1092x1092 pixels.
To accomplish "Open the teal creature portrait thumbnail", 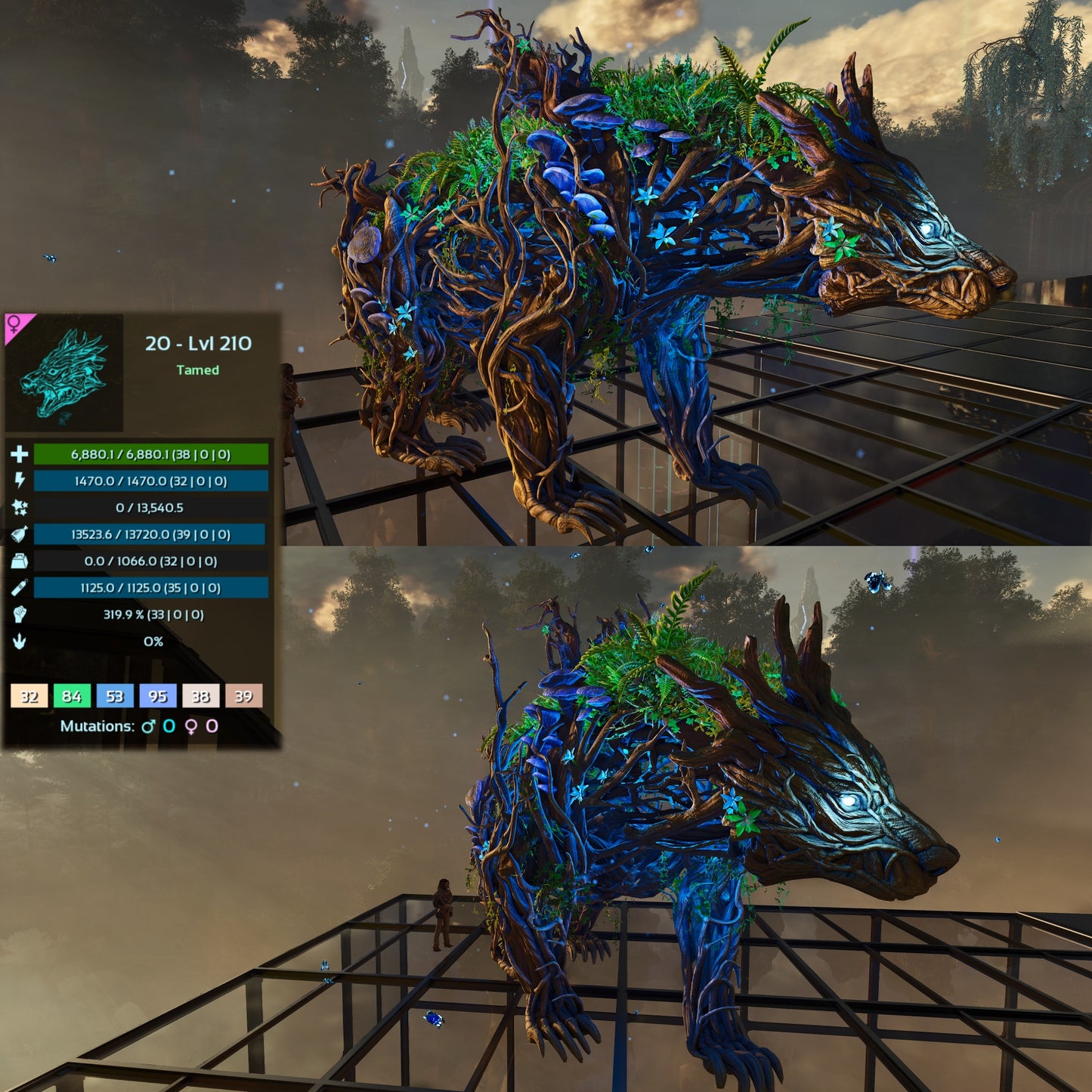I will click(64, 373).
